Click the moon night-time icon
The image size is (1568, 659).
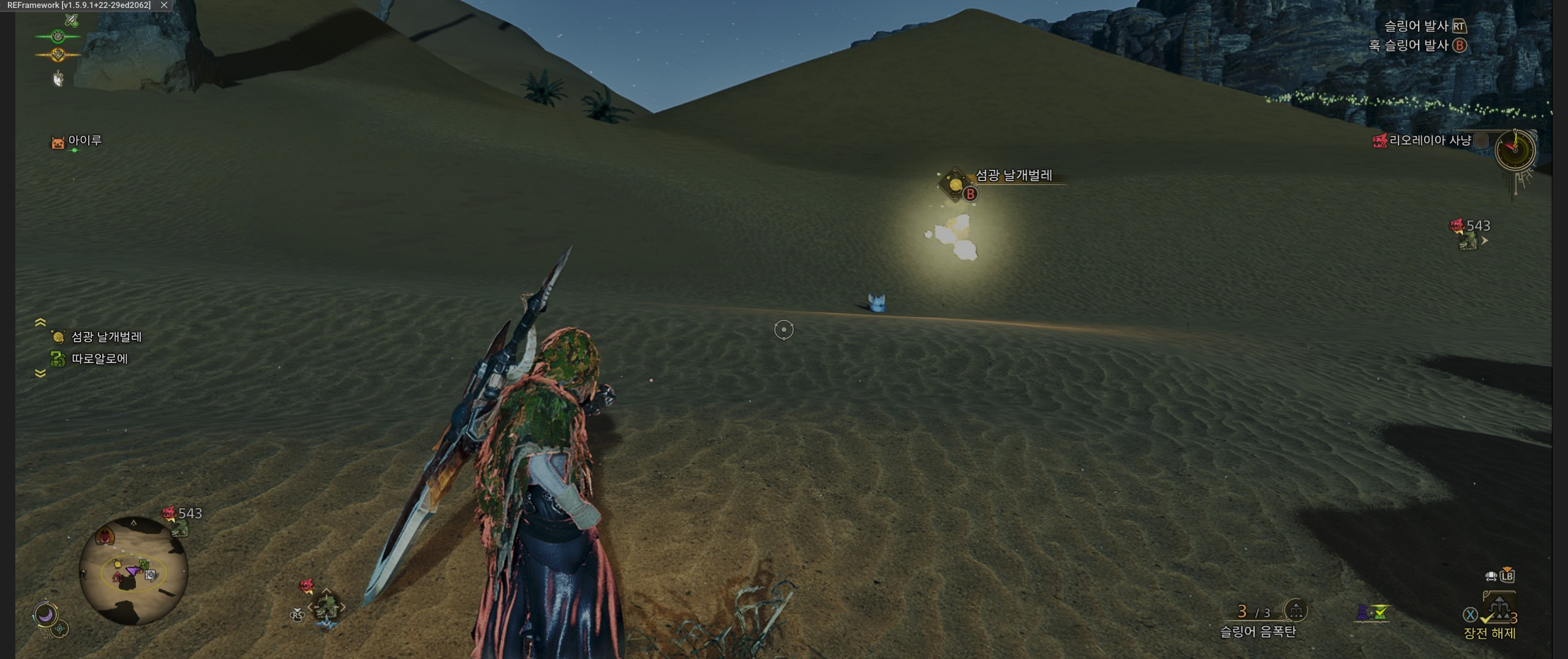(x=45, y=614)
